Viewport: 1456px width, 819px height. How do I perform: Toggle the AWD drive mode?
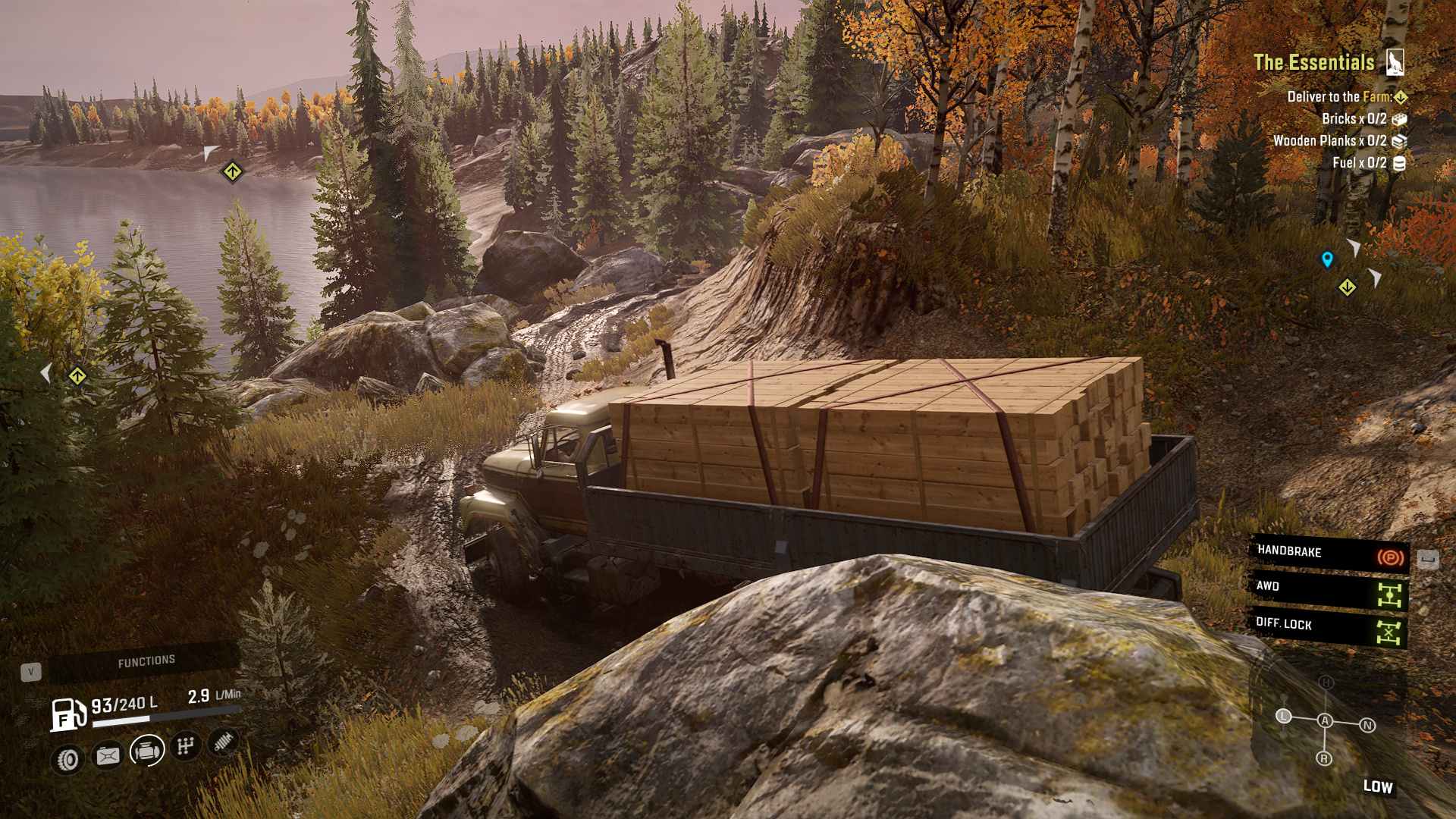1329,591
